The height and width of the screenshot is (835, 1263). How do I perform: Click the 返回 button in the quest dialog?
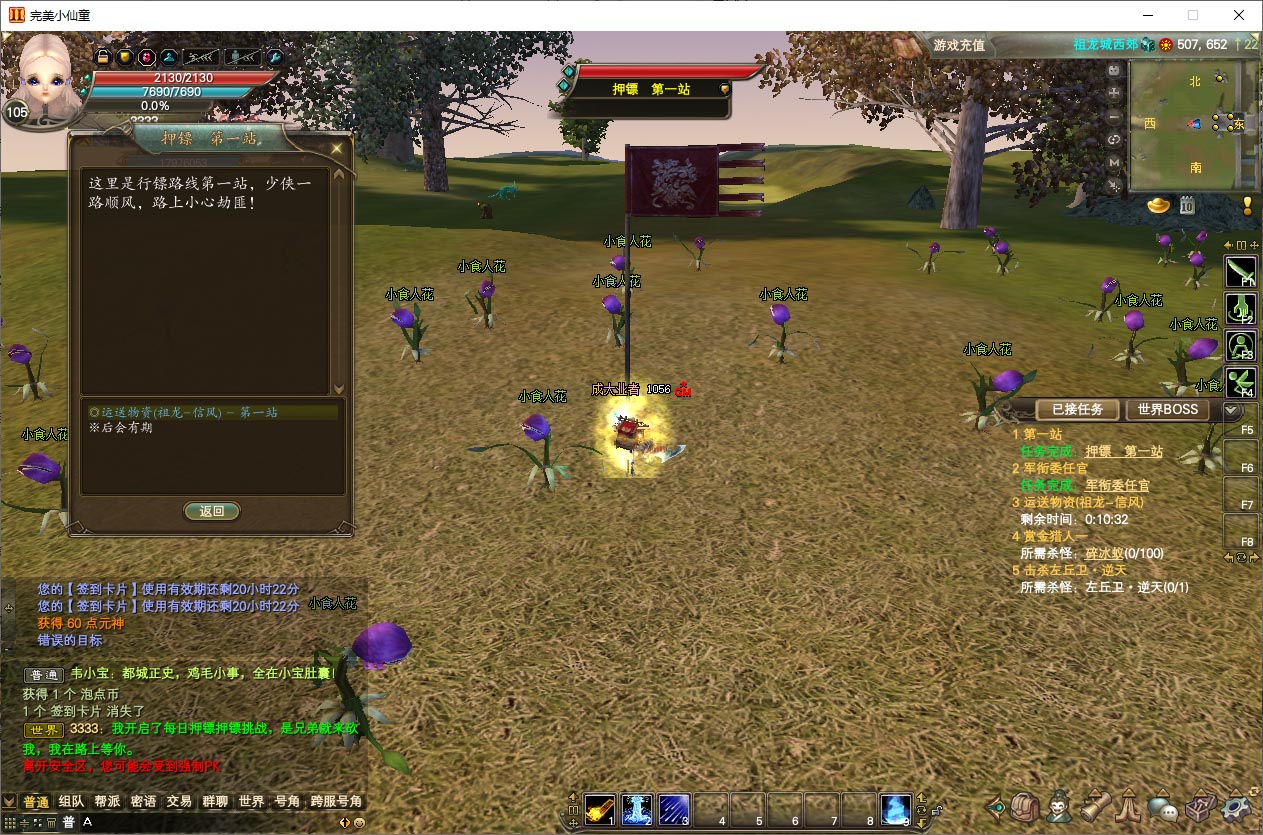pos(212,511)
